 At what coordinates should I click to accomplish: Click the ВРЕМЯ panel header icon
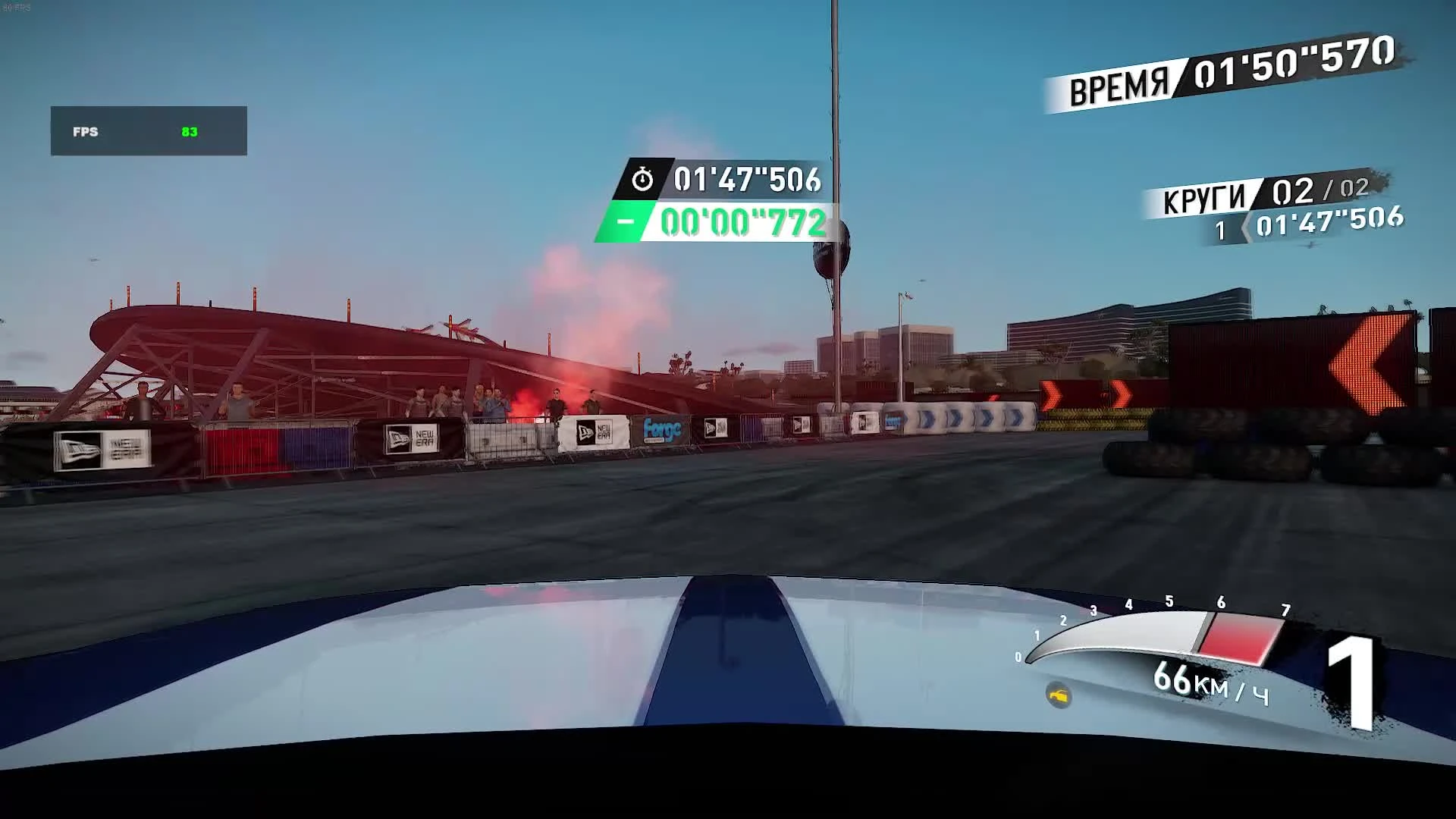click(1119, 83)
